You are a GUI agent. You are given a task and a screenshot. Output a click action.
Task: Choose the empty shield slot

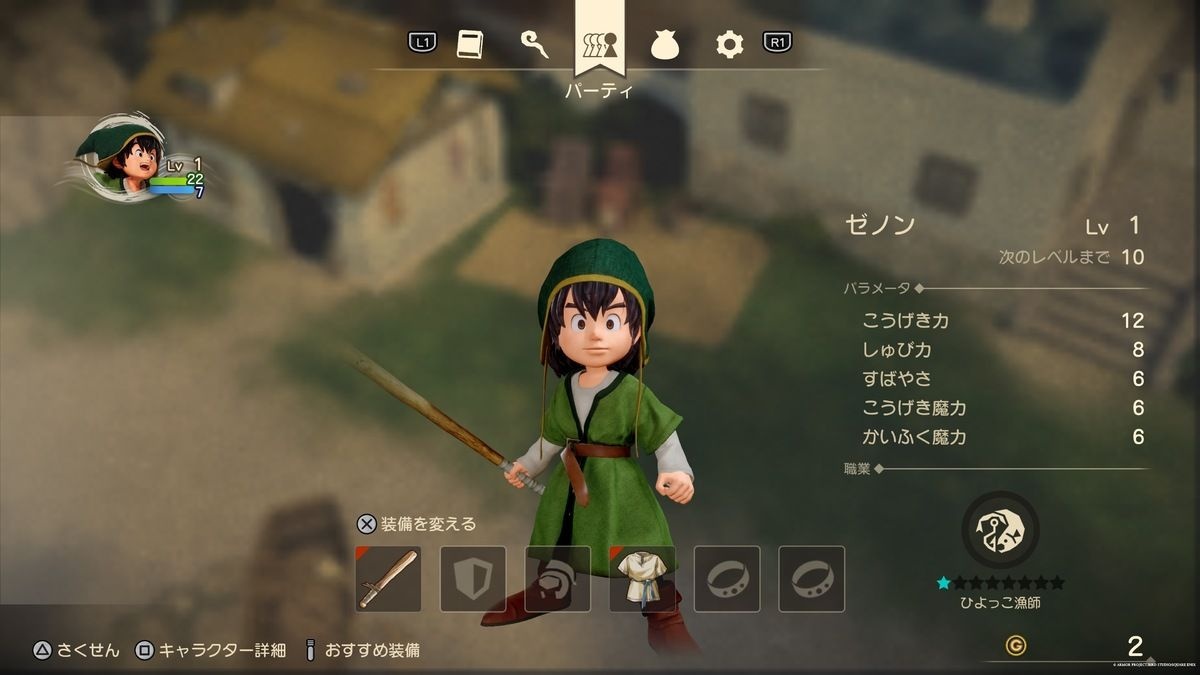coord(473,579)
